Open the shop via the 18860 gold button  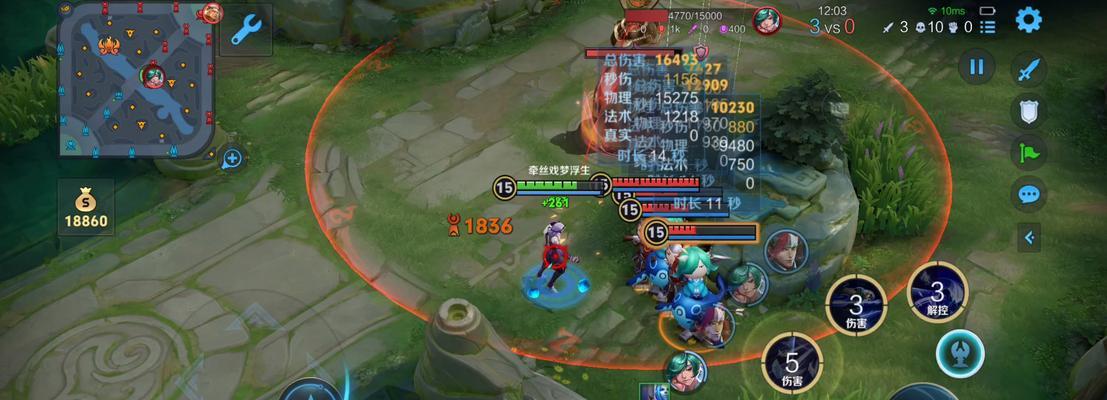(x=85, y=207)
